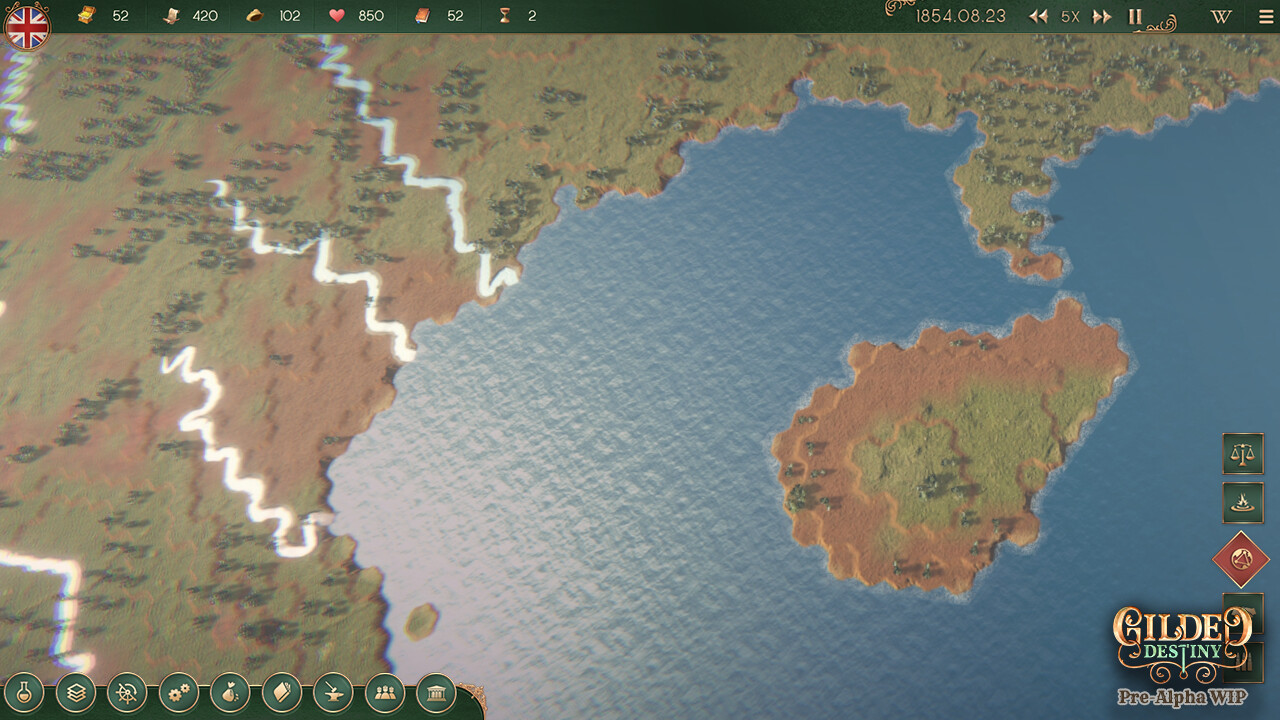Click the scales of justice sidebar icon
Image resolution: width=1280 pixels, height=720 pixels.
point(1243,454)
